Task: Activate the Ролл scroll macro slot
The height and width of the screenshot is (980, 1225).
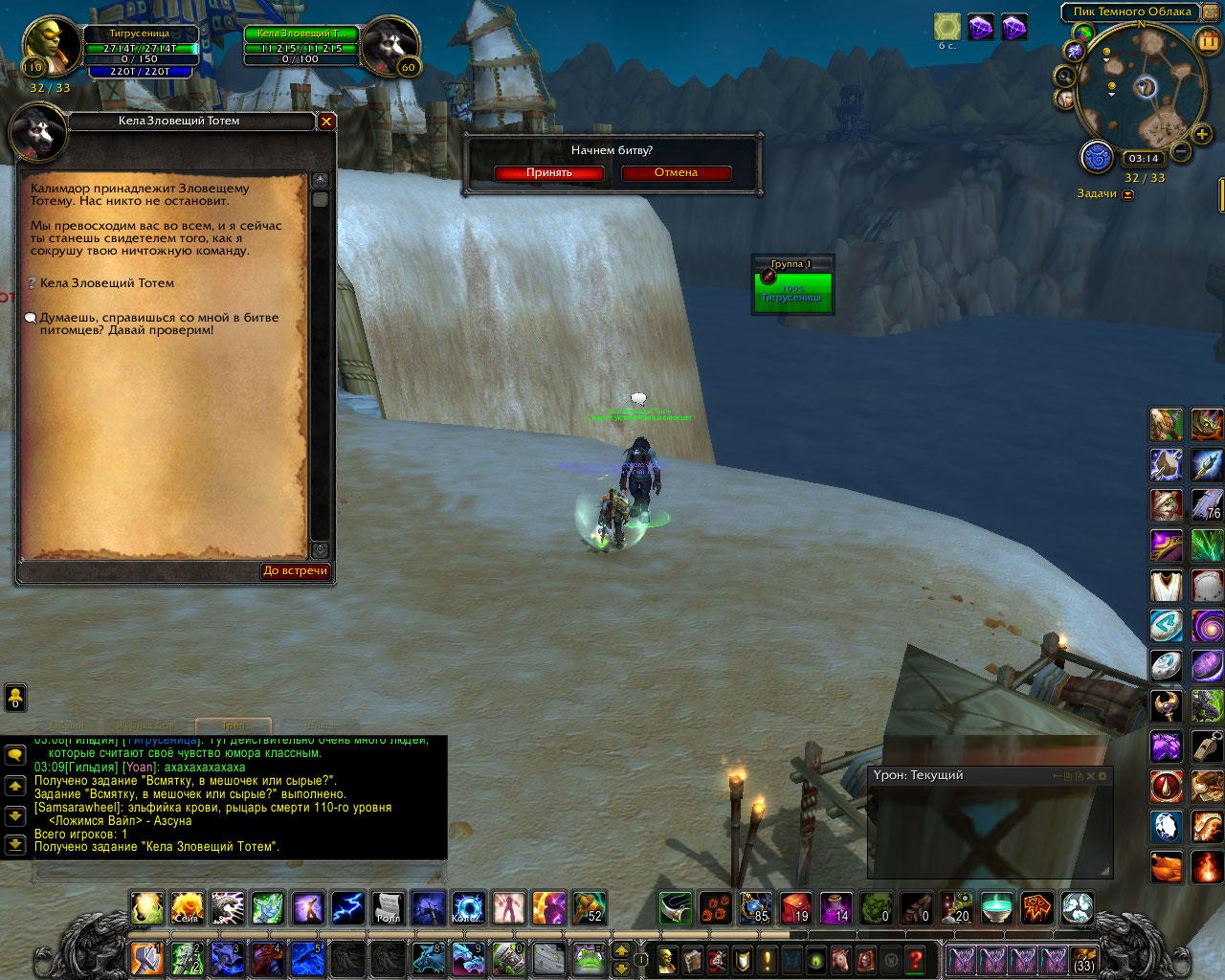Action: point(388,907)
